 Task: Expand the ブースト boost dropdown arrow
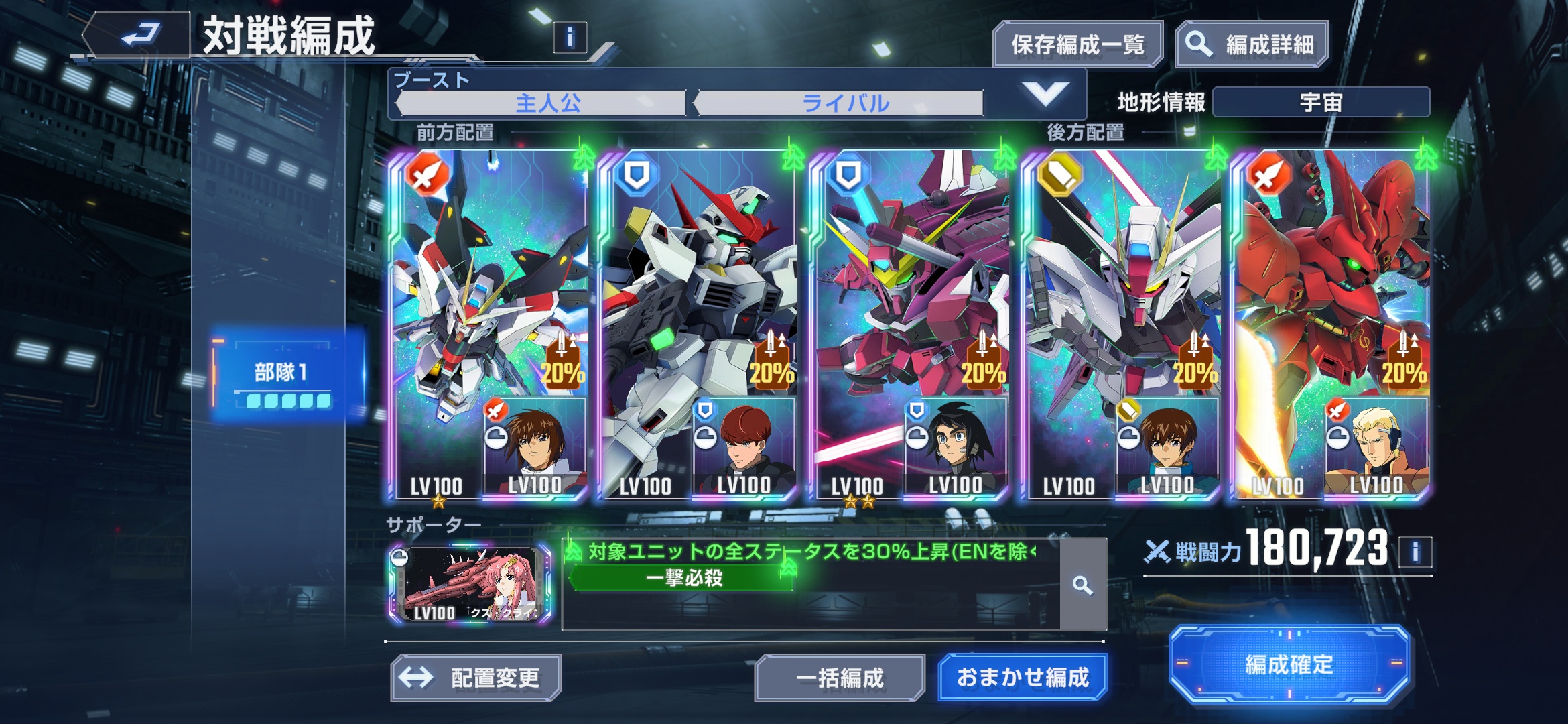(1045, 95)
